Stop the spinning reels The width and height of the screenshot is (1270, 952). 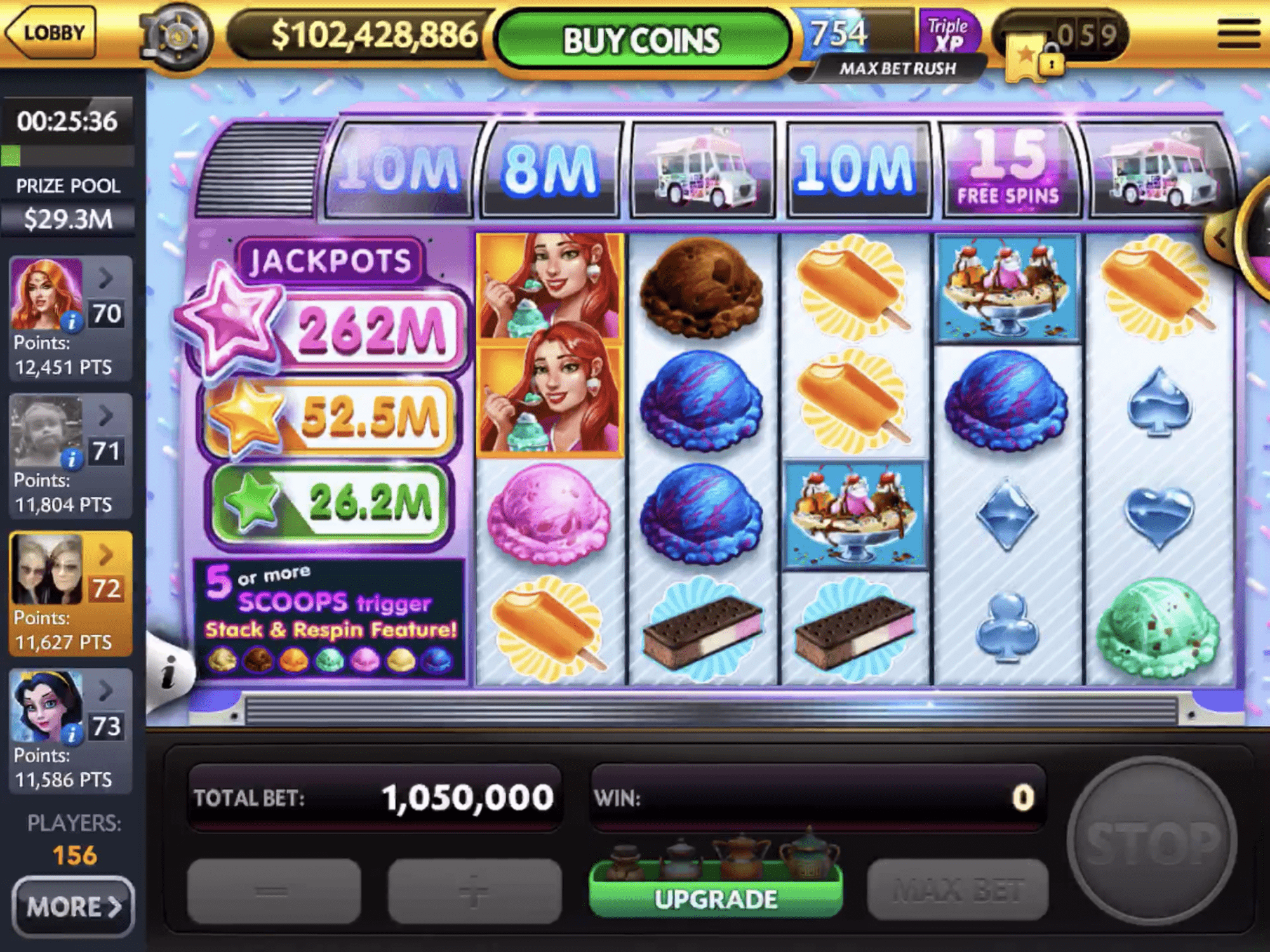tap(1151, 840)
